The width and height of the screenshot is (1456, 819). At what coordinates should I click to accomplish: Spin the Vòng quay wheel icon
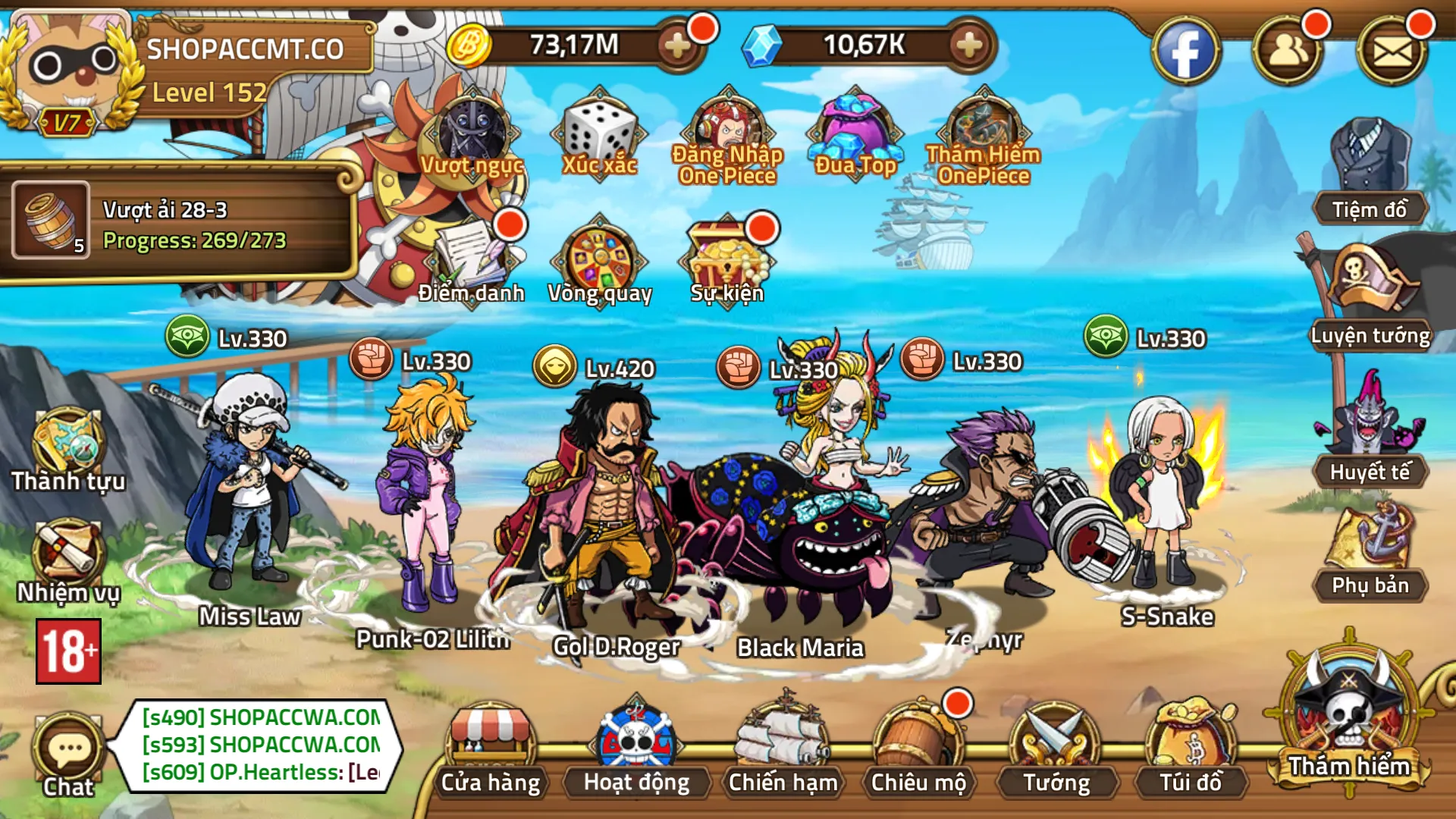pos(599,262)
